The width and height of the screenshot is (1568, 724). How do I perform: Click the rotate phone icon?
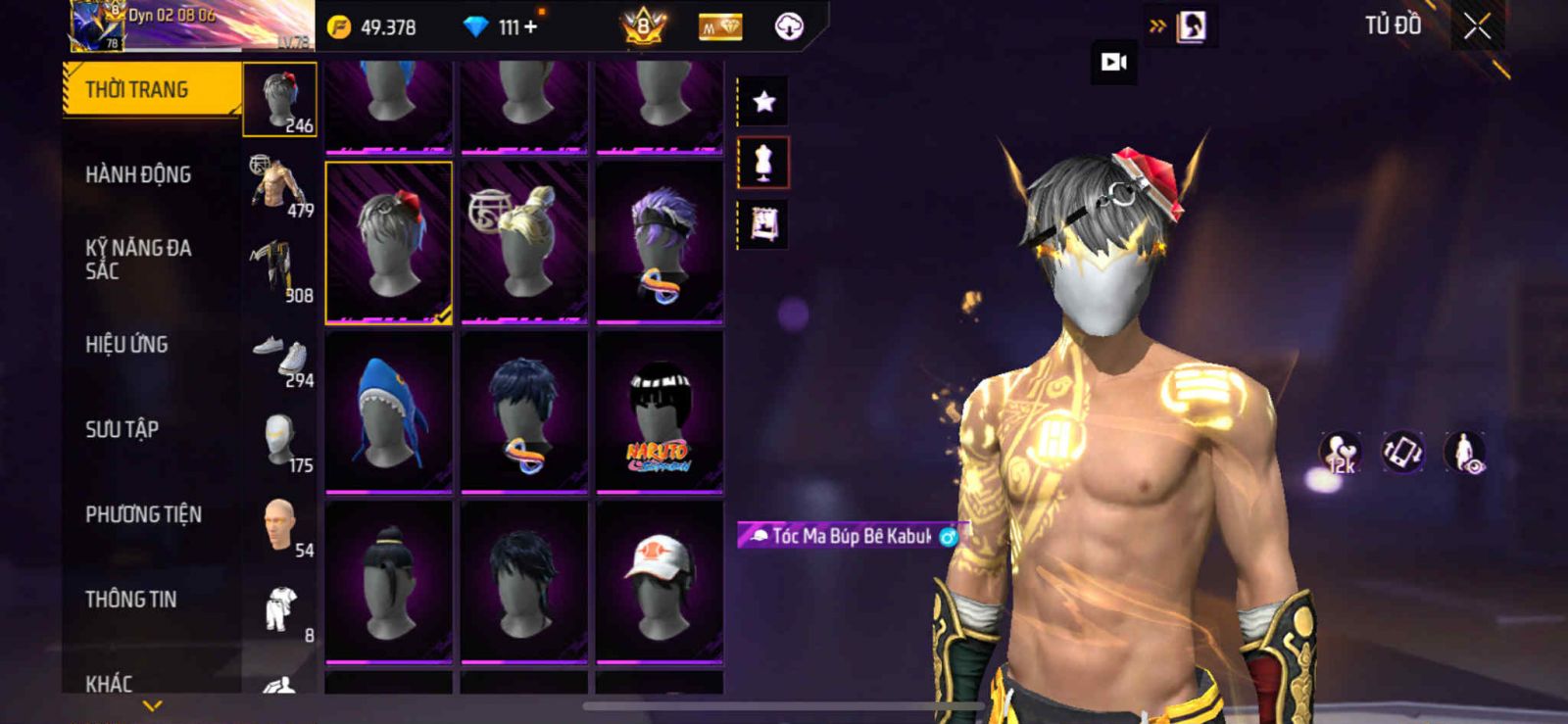(1402, 453)
